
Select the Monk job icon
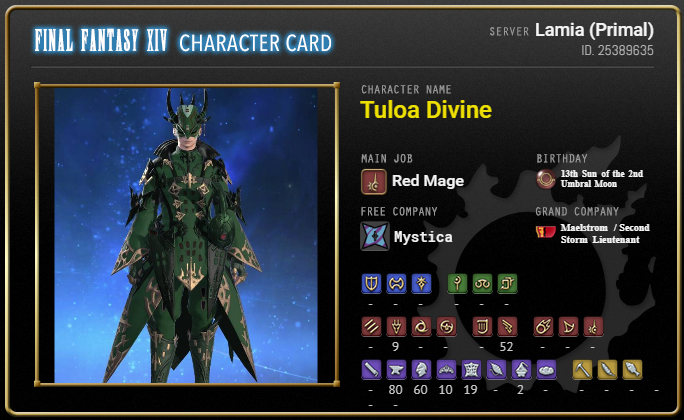(370, 326)
